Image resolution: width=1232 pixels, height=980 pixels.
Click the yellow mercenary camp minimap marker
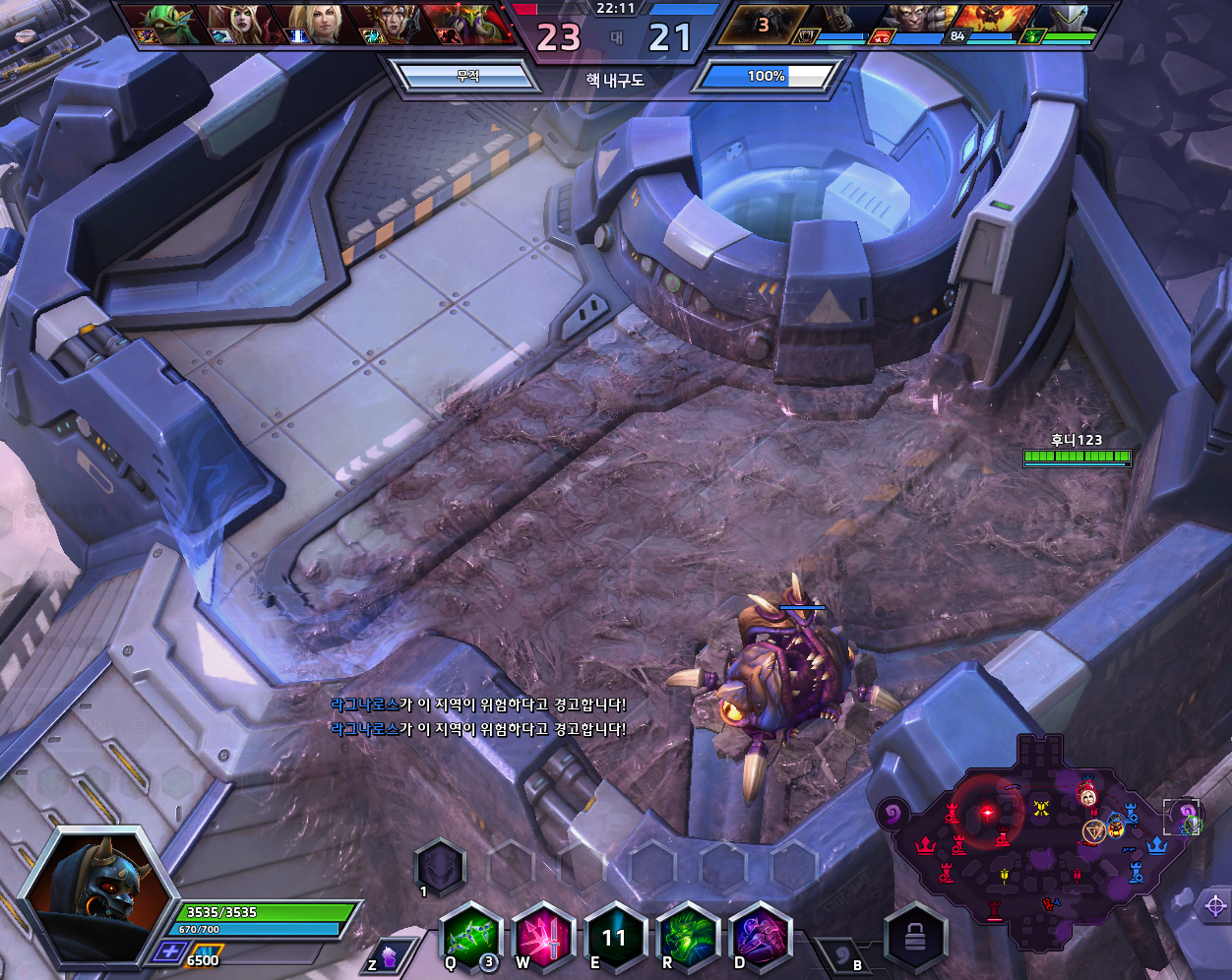1041,809
